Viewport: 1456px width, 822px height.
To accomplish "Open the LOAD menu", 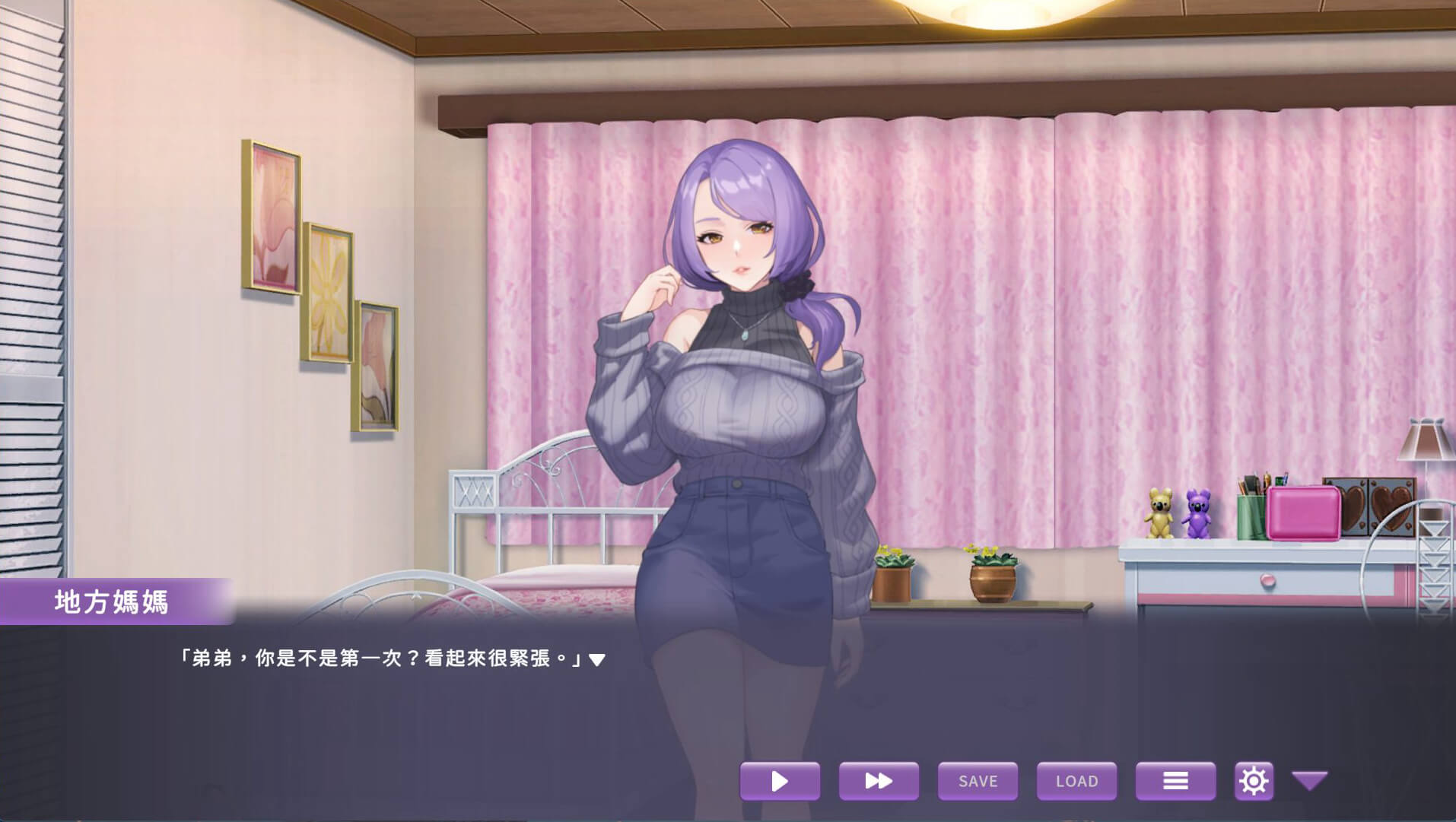I will coord(1076,781).
